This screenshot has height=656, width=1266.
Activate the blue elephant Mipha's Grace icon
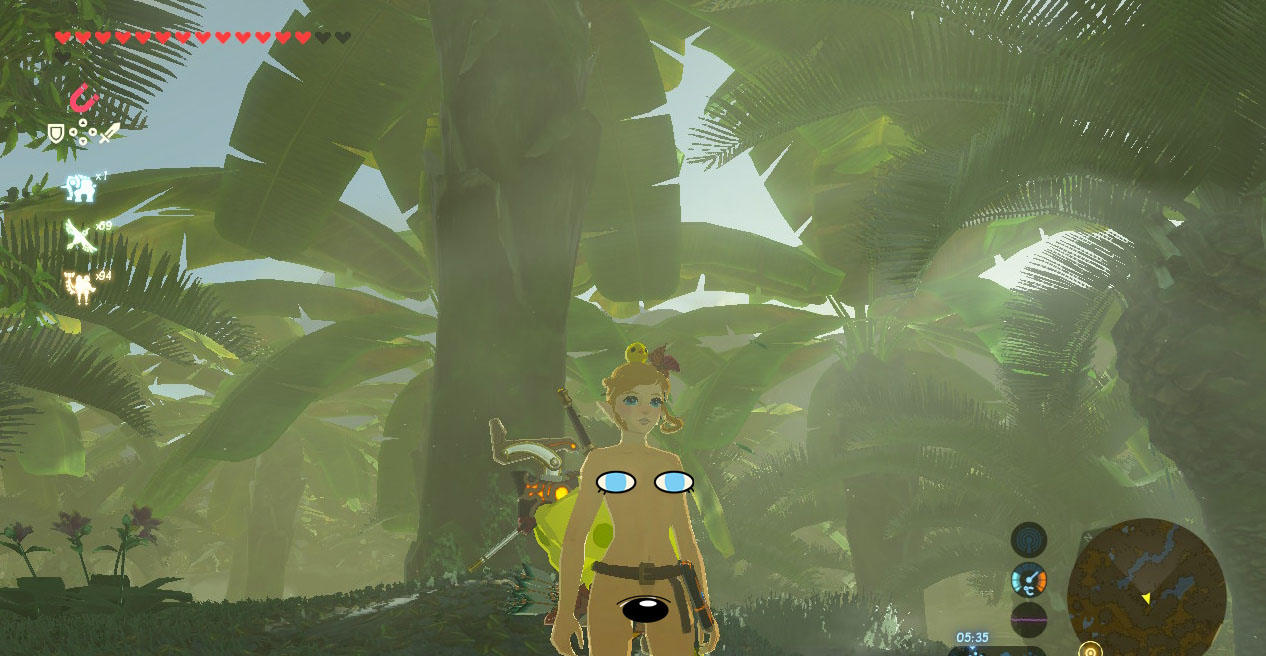point(78,187)
